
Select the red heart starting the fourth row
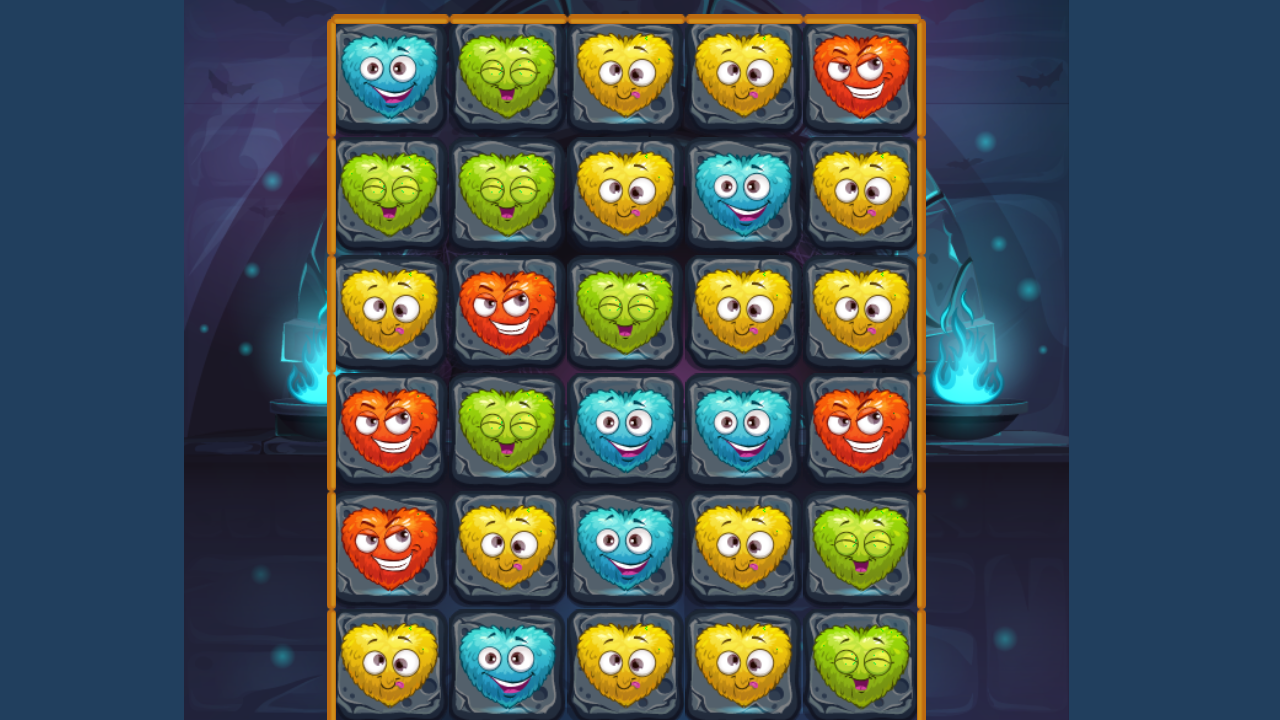tap(389, 429)
